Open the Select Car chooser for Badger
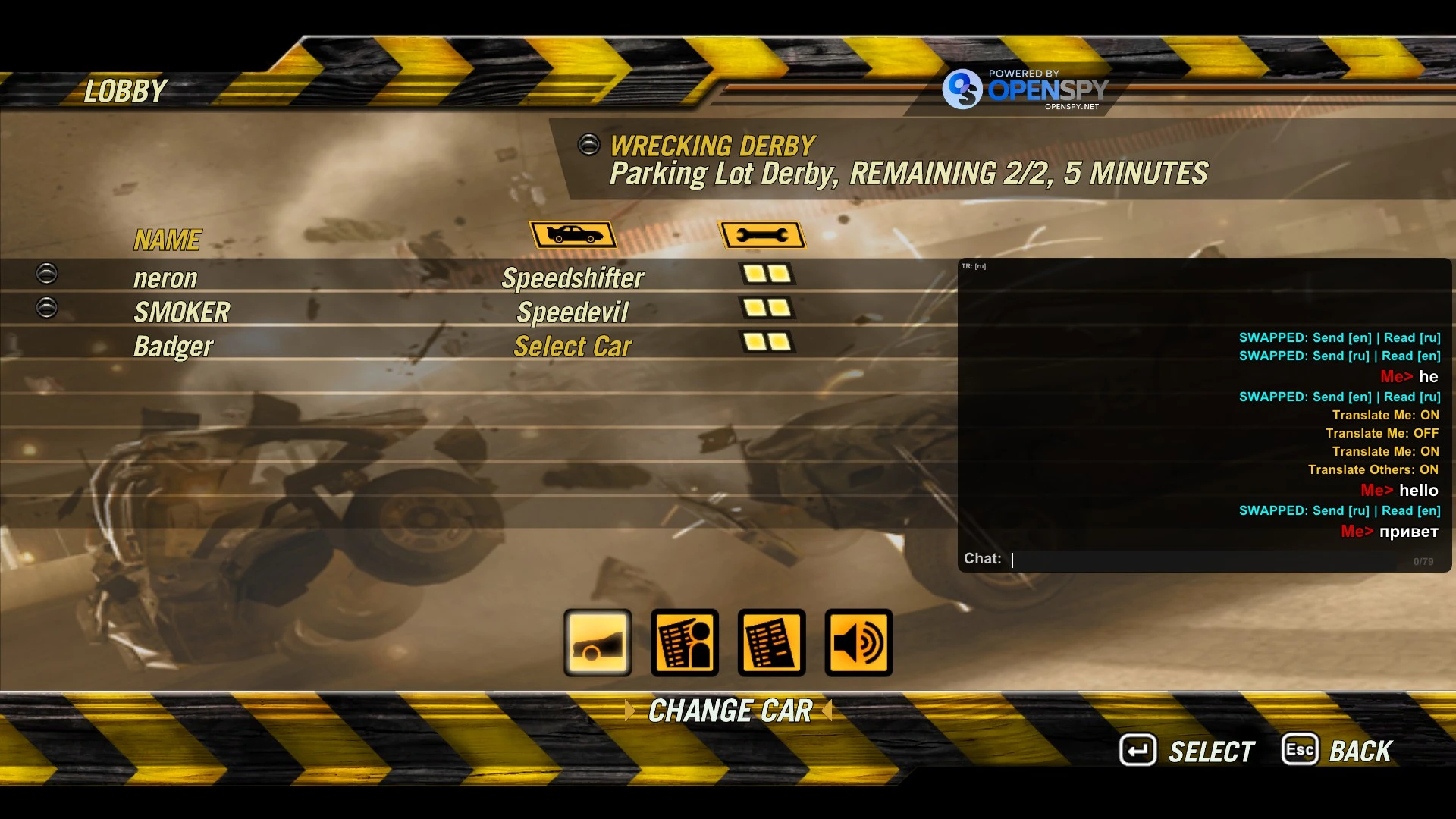 tap(573, 346)
